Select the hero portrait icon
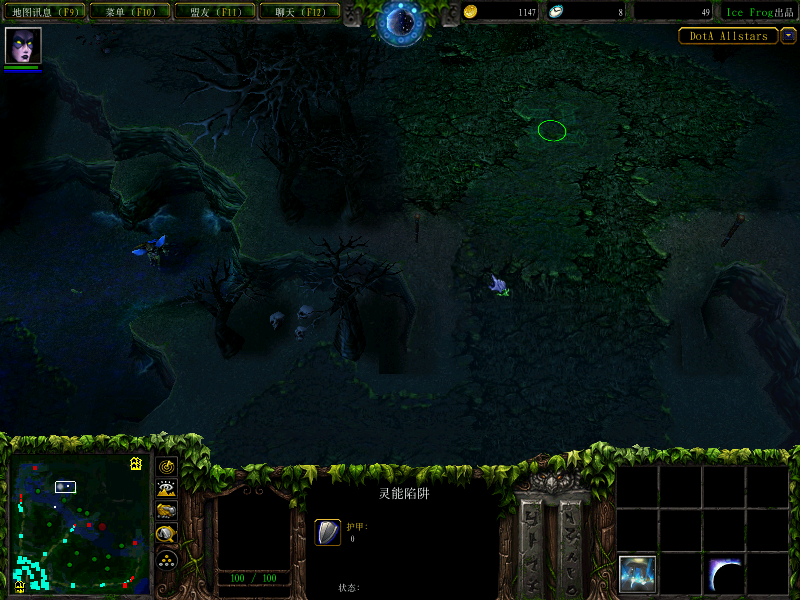800x600 pixels. pos(21,46)
